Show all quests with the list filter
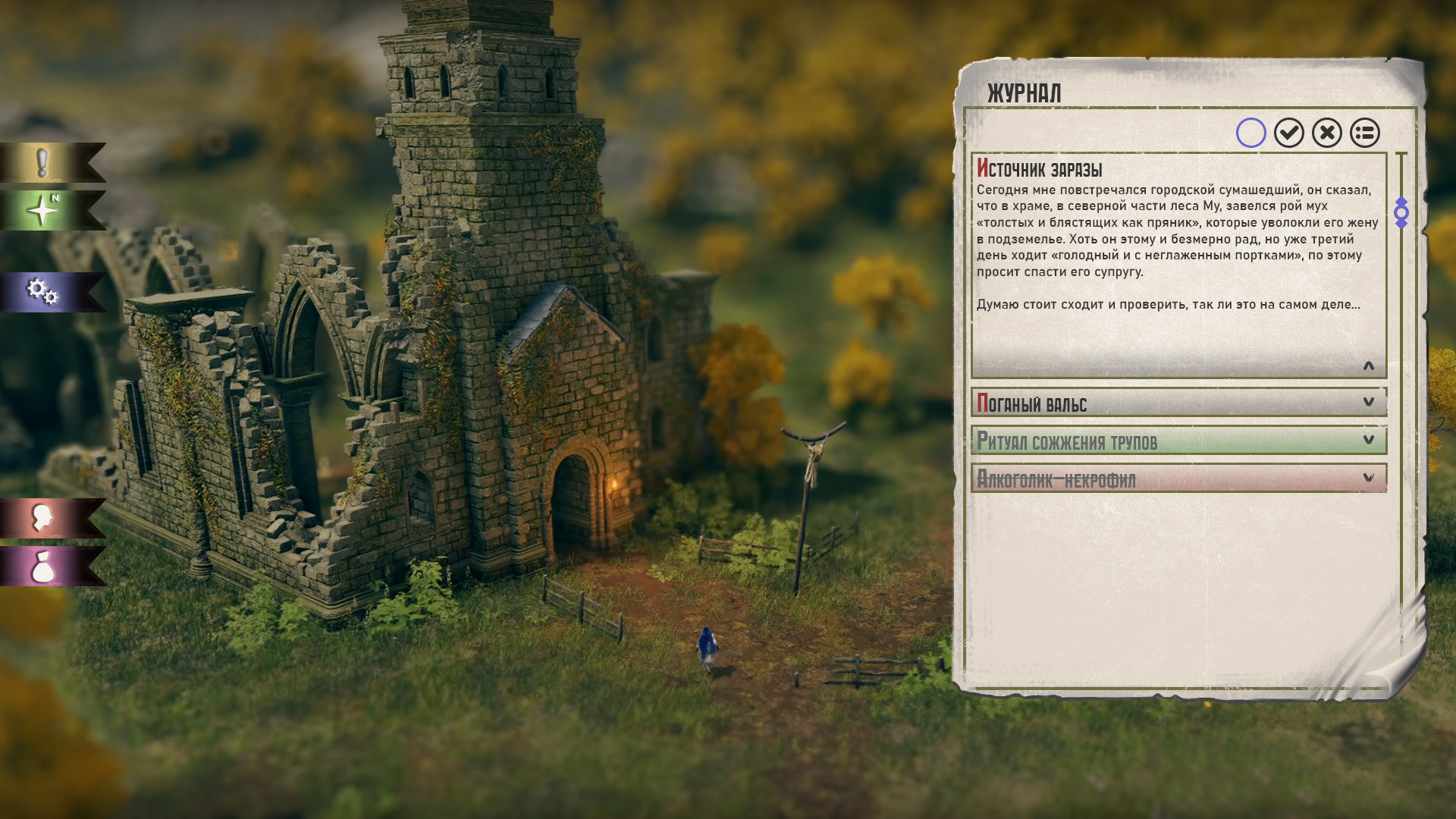This screenshot has width=1456, height=819. [1364, 133]
